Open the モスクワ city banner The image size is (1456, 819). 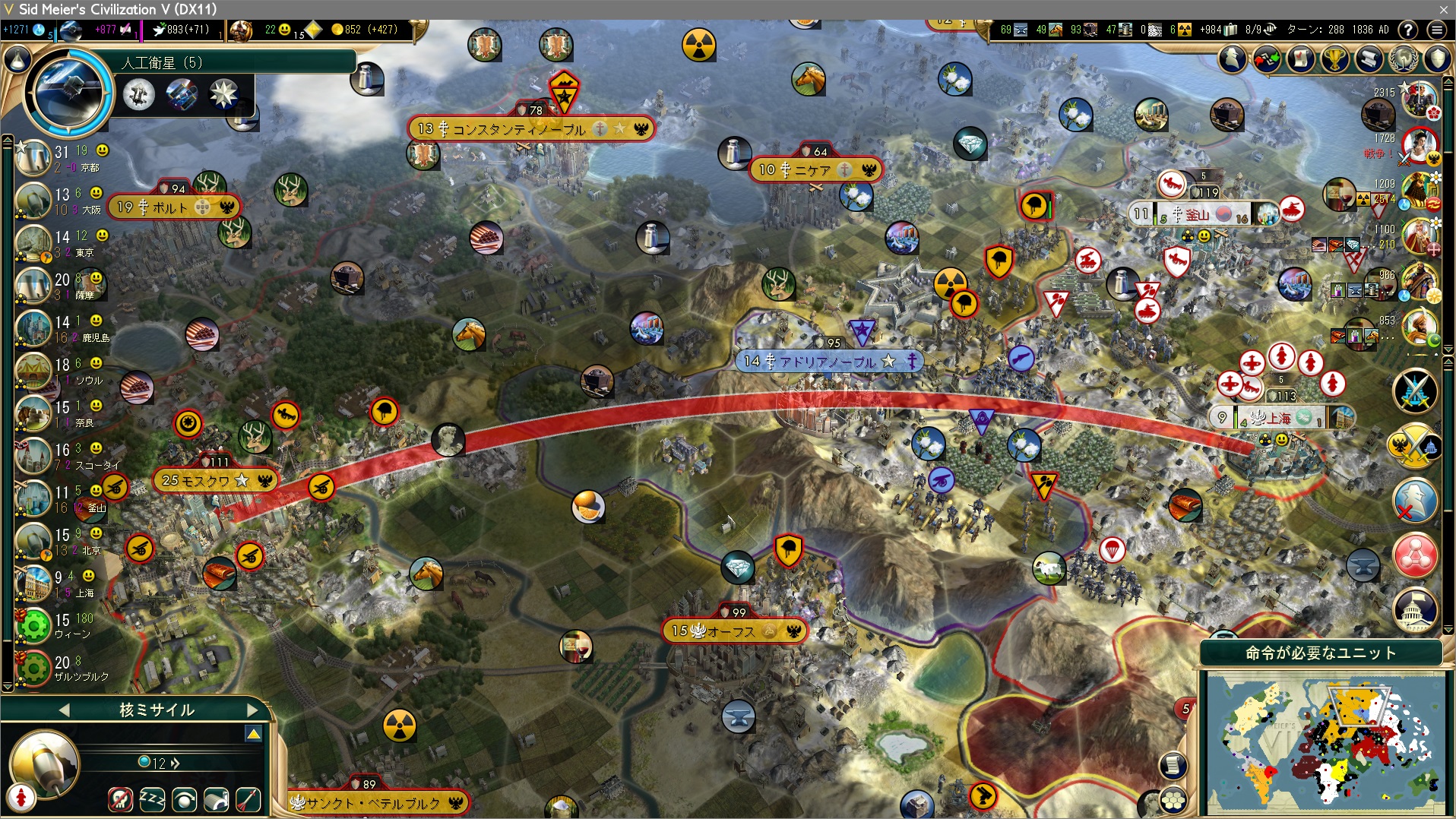click(195, 481)
